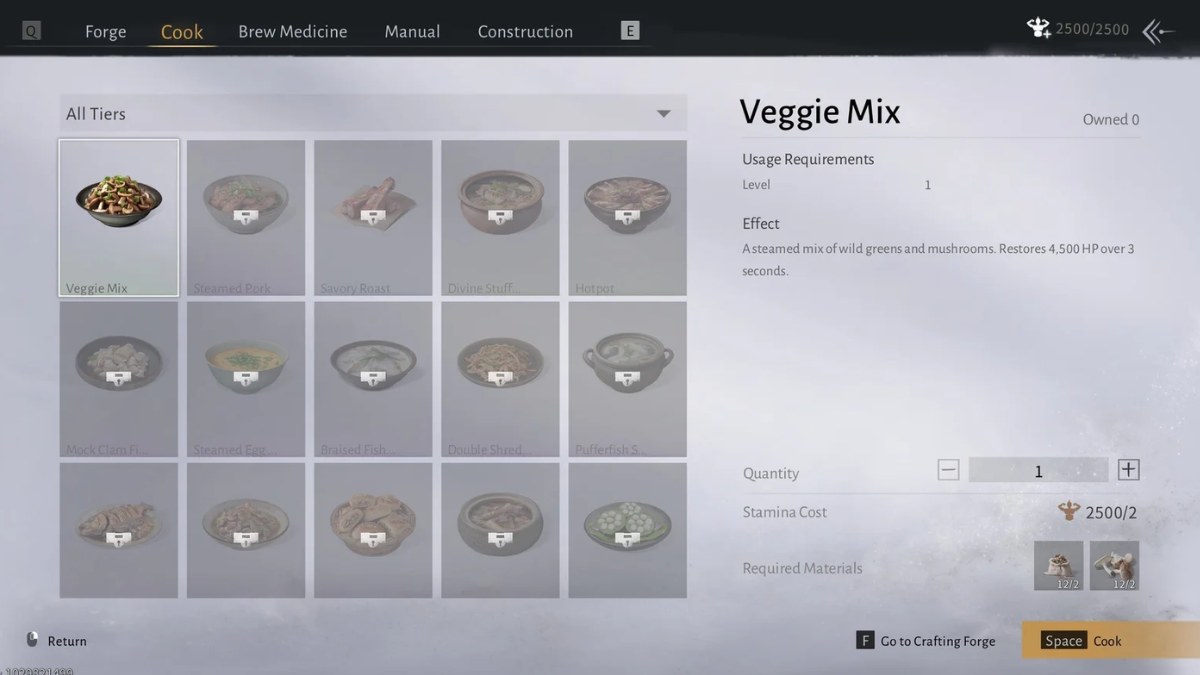Viewport: 1200px width, 675px height.
Task: Go to the Manual tab
Action: coord(412,31)
